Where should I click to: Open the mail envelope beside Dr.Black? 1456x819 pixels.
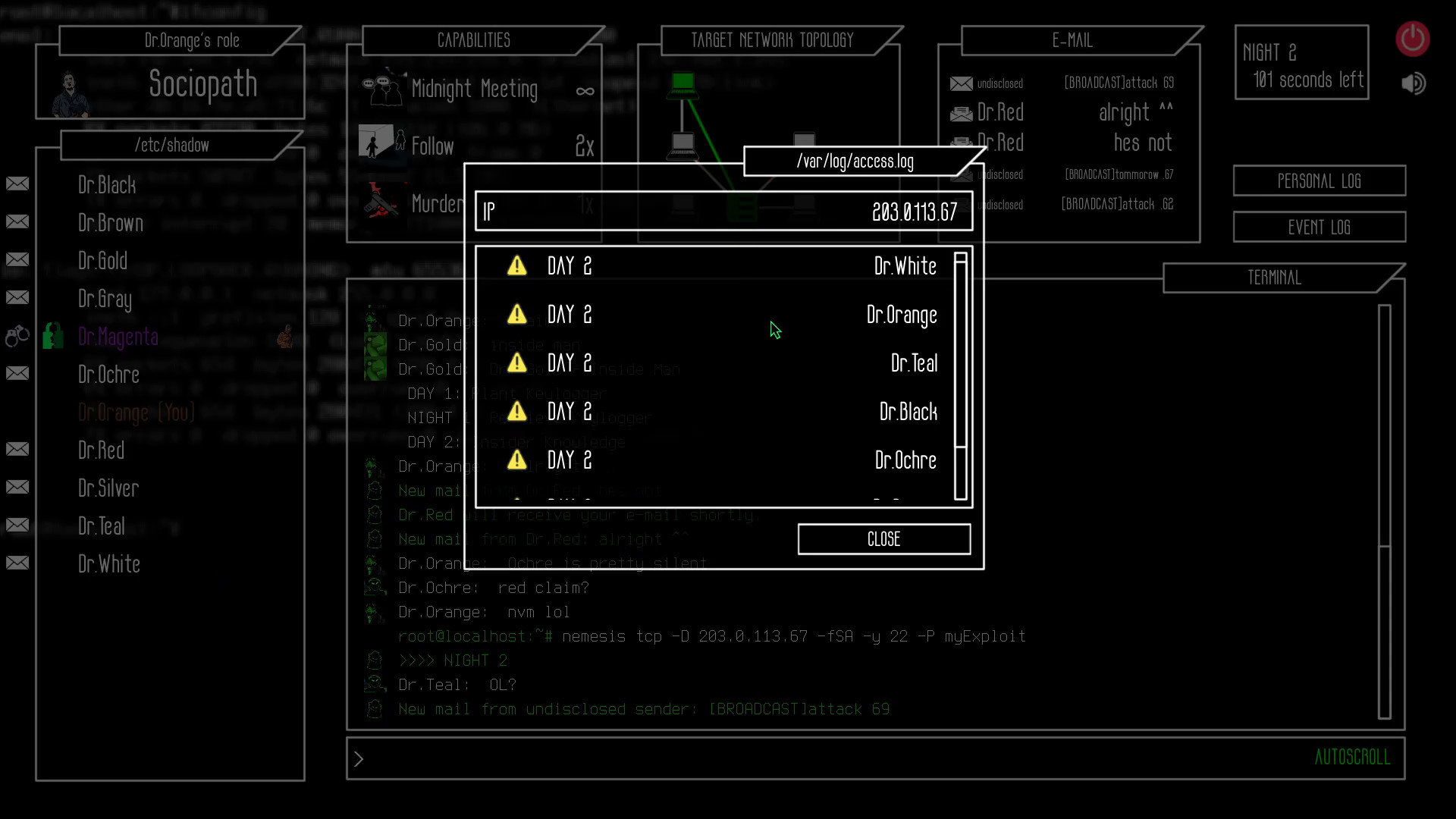click(17, 183)
